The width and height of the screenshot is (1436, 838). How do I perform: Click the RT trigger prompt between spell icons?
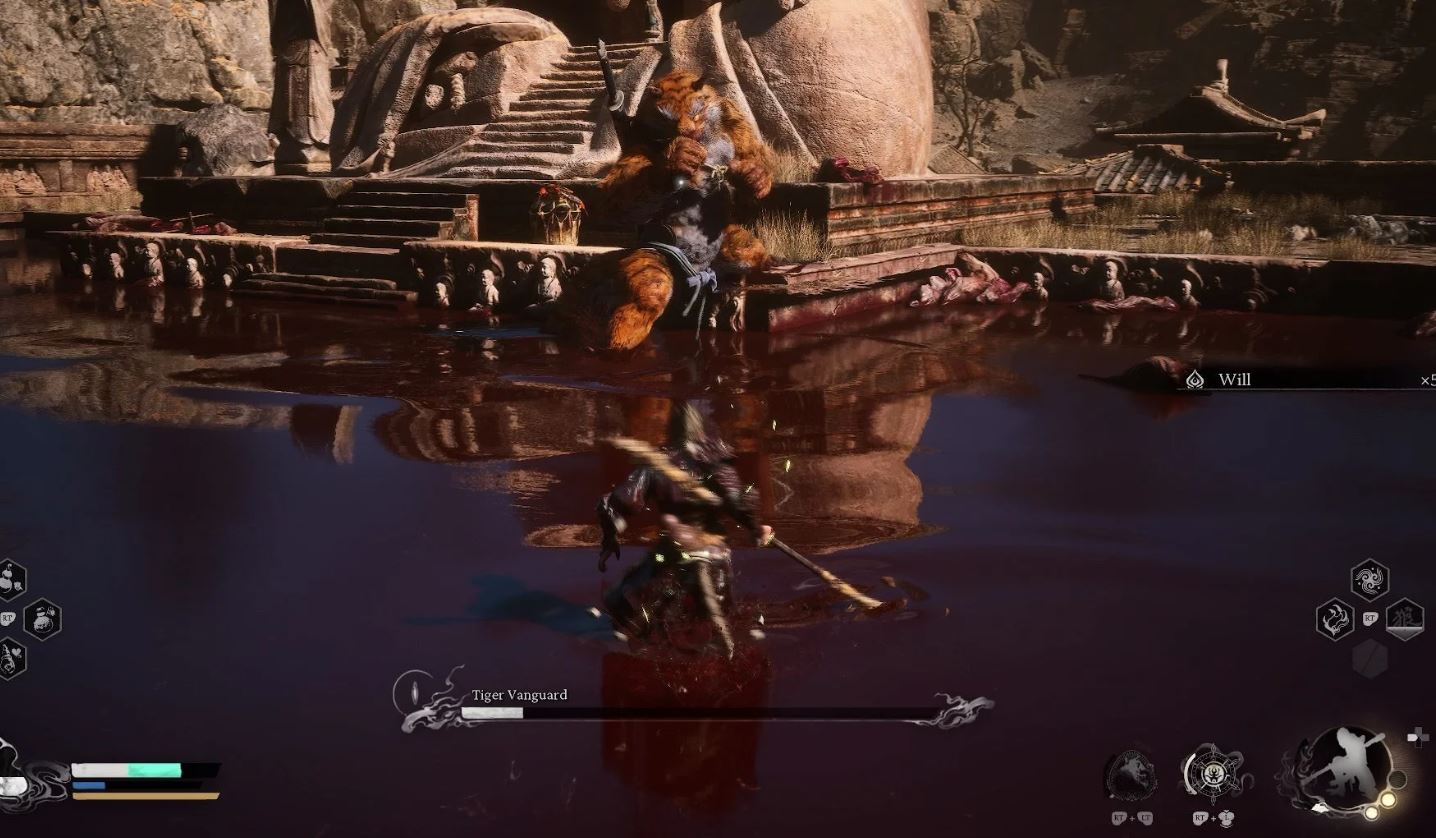[1370, 617]
